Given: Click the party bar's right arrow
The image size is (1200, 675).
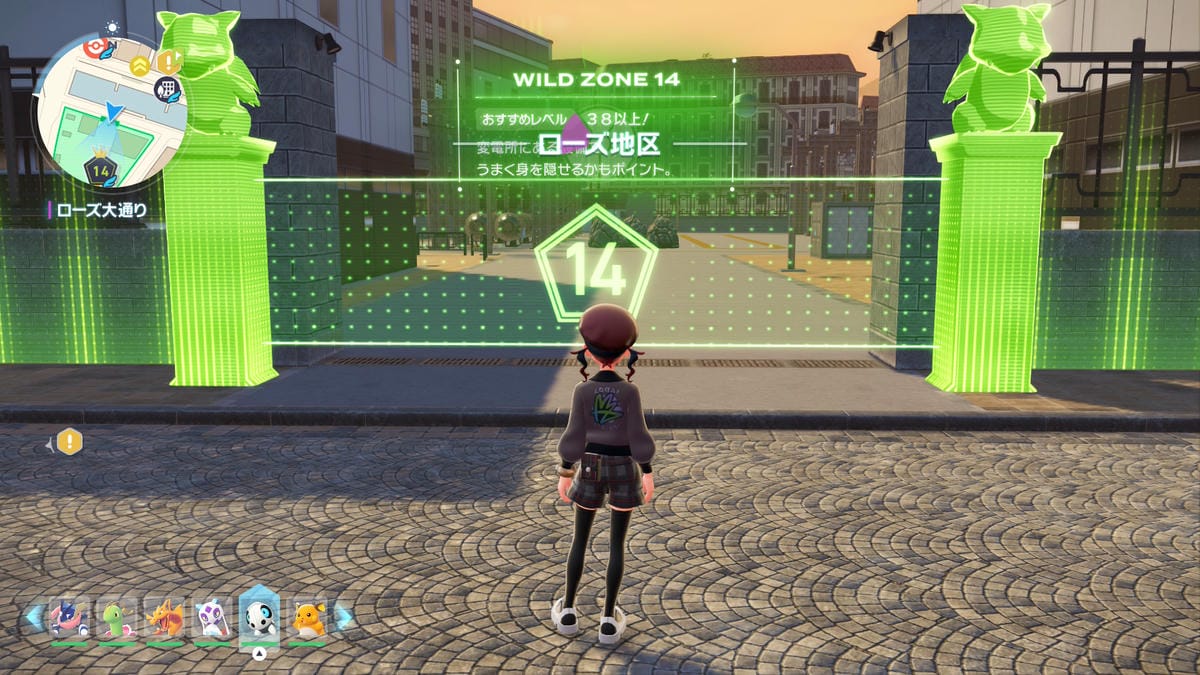Looking at the screenshot, I should tap(343, 617).
